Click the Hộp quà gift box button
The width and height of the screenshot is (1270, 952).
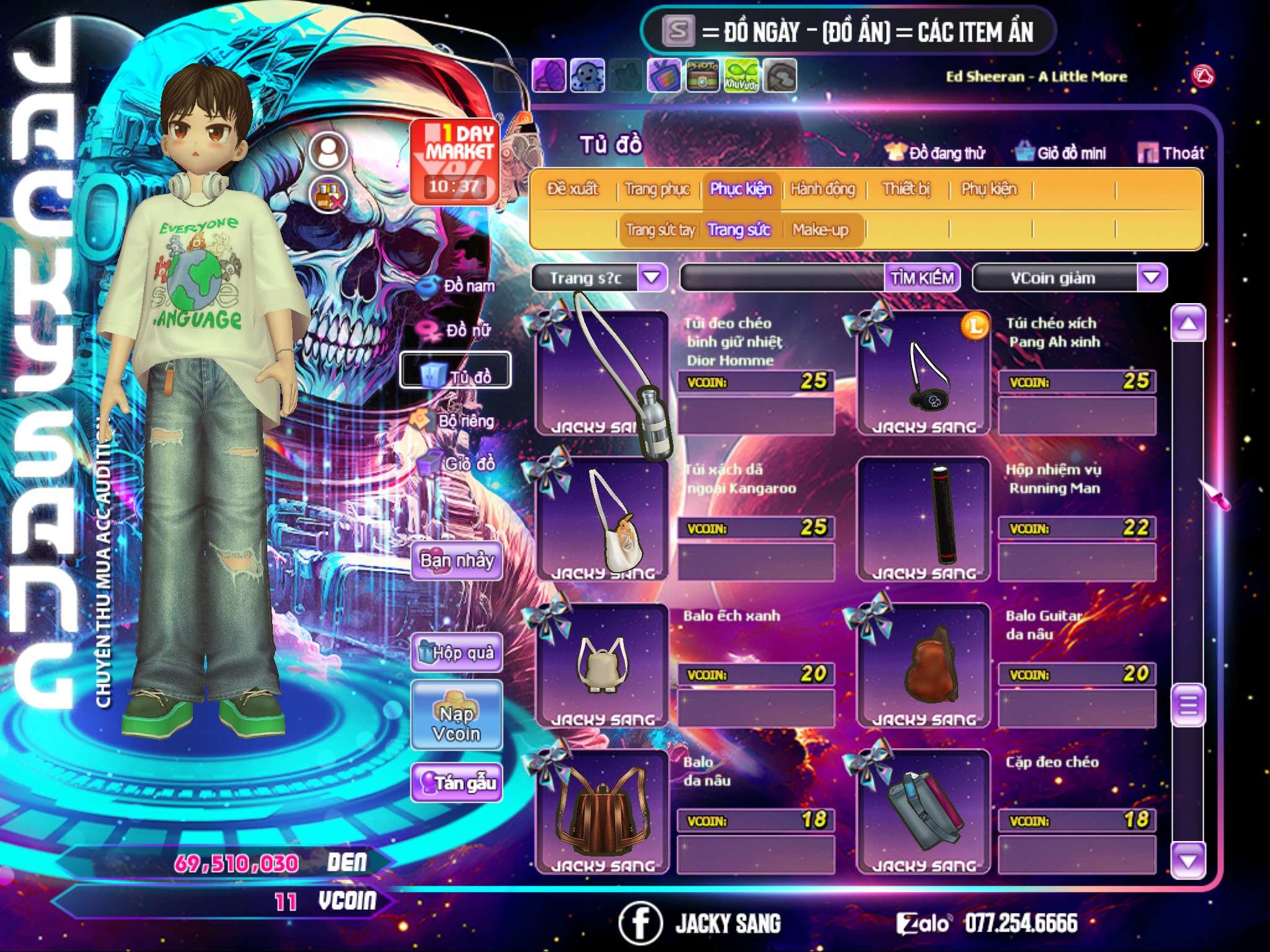click(456, 652)
